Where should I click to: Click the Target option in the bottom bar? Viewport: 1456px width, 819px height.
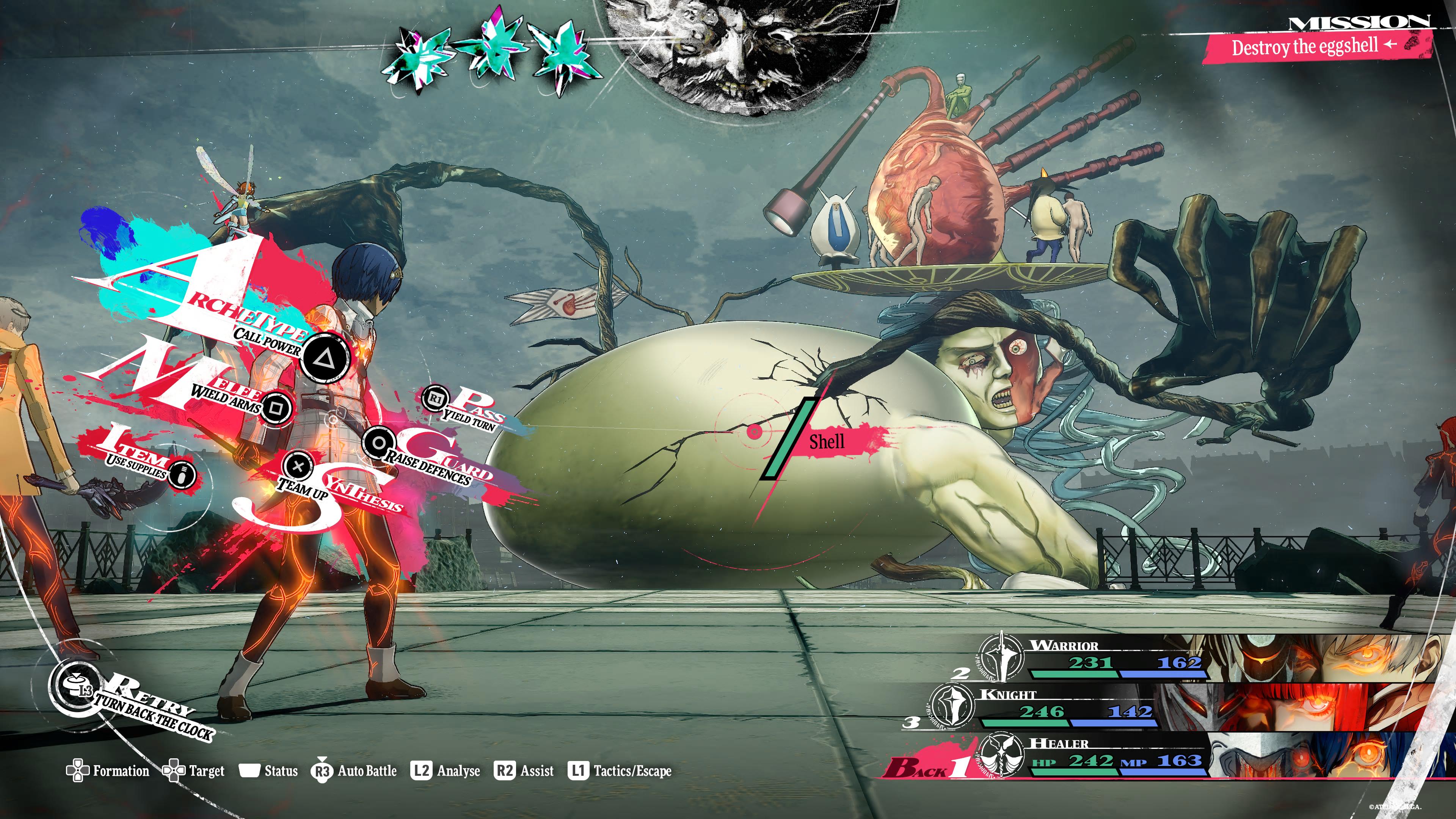(x=193, y=771)
